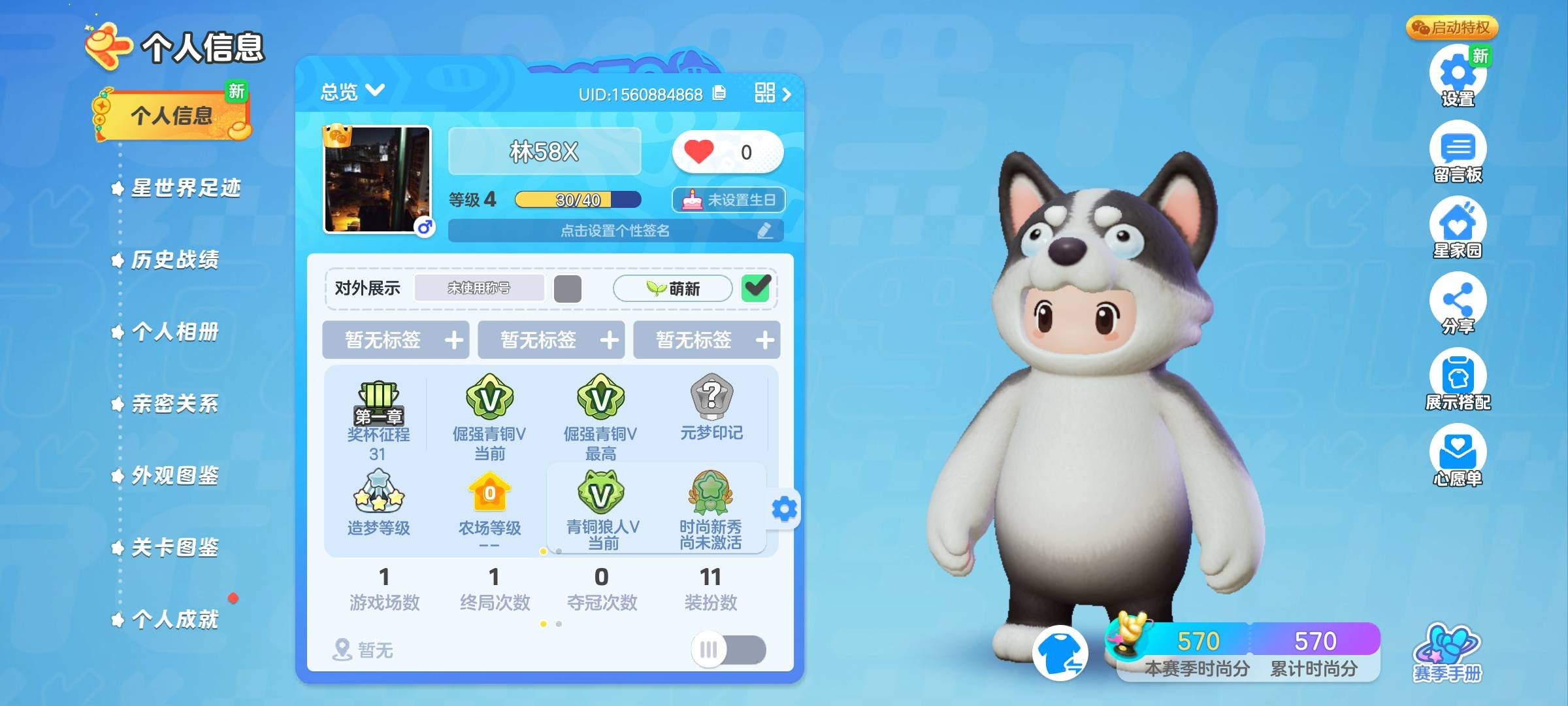Viewport: 1568px width, 706px height.
Task: Go to the 关卡图鉴 tab
Action: [x=174, y=548]
